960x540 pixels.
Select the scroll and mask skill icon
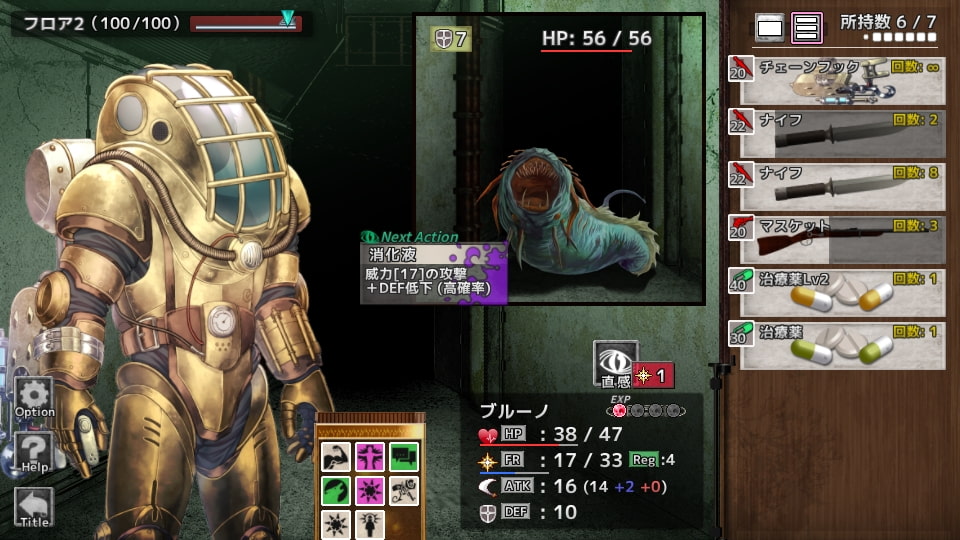pyautogui.click(x=404, y=491)
